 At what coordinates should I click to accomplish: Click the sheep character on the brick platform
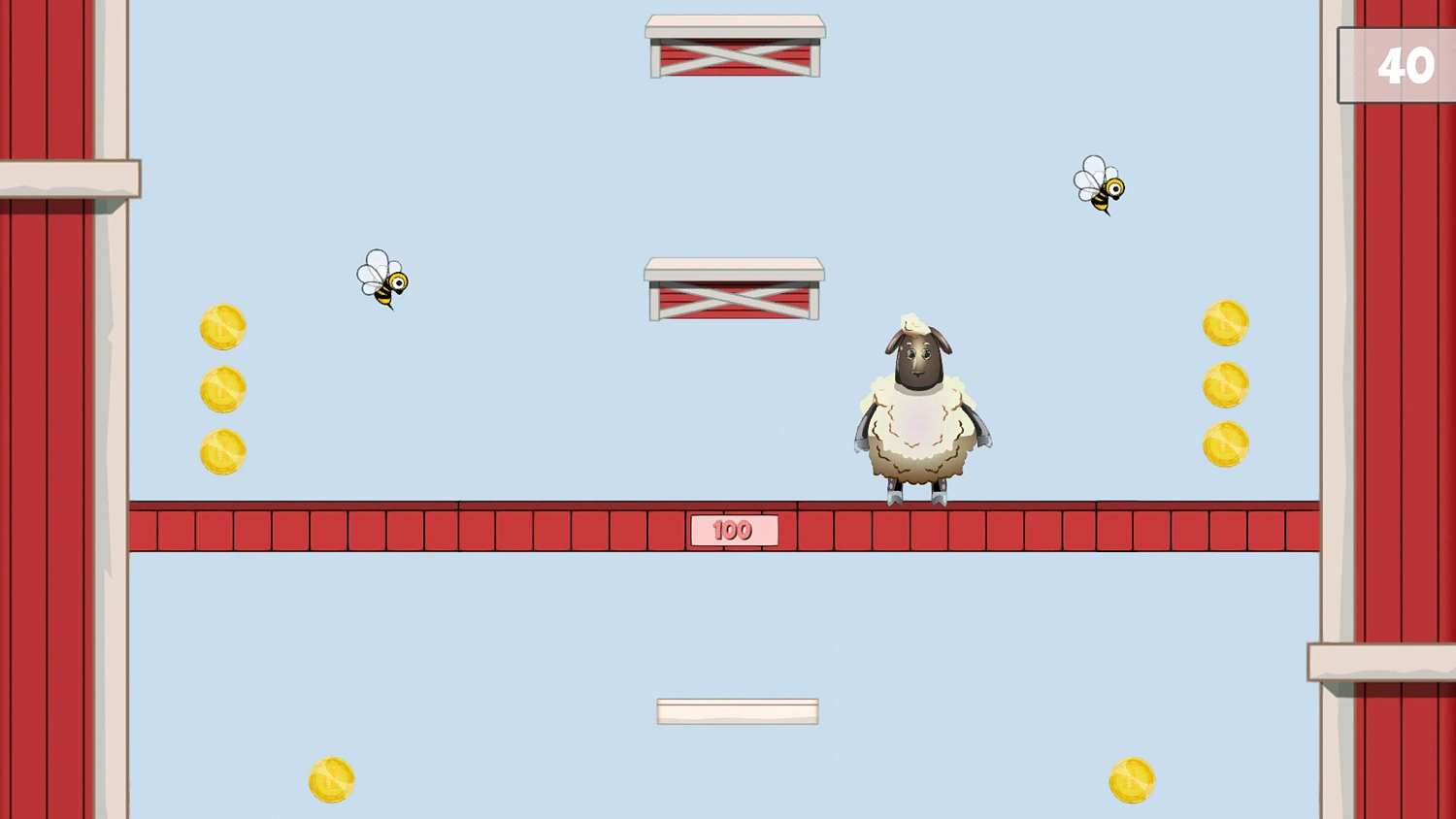tap(920, 408)
